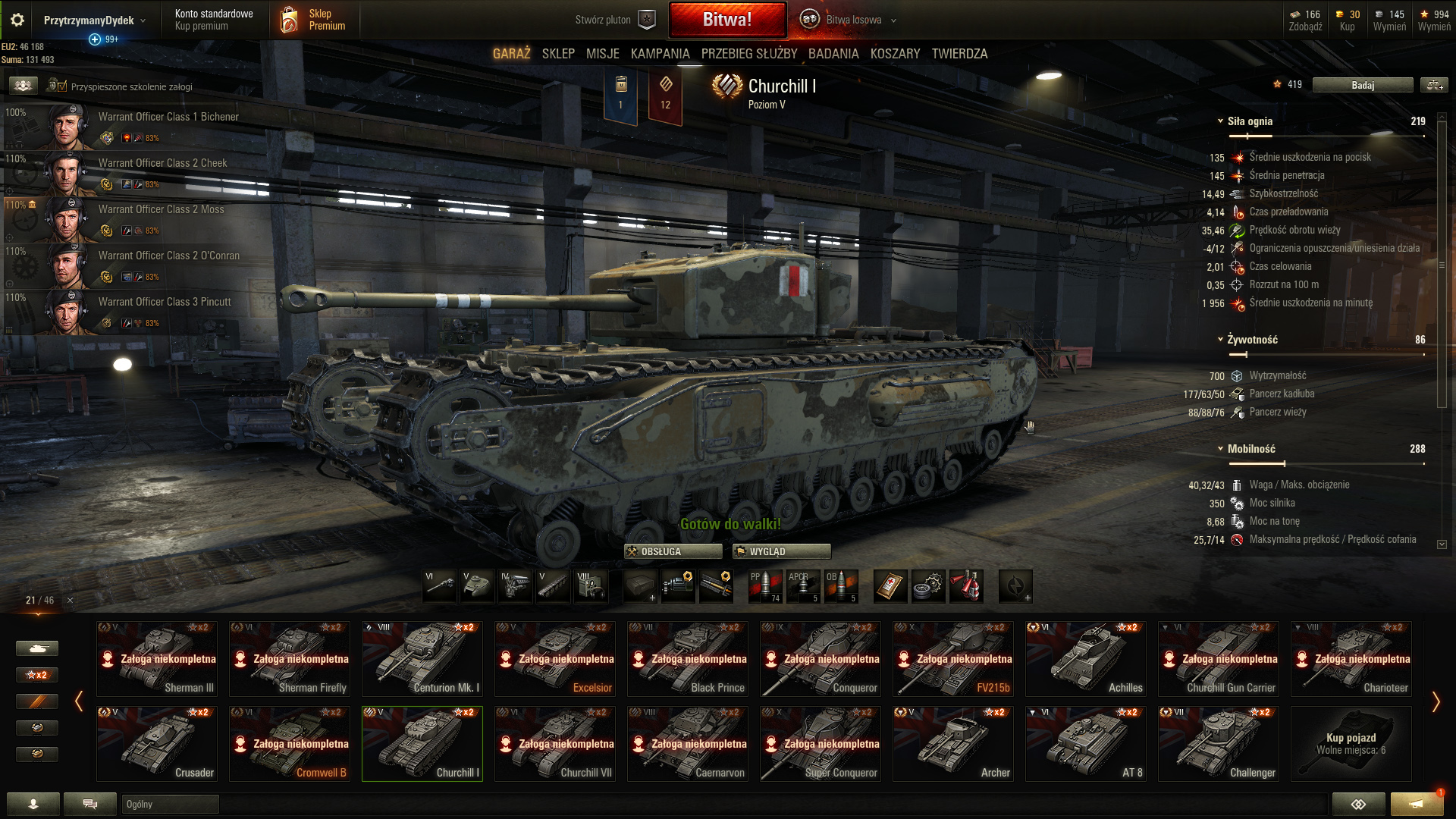Create a platoon via Stwórz pluton

[x=613, y=20]
